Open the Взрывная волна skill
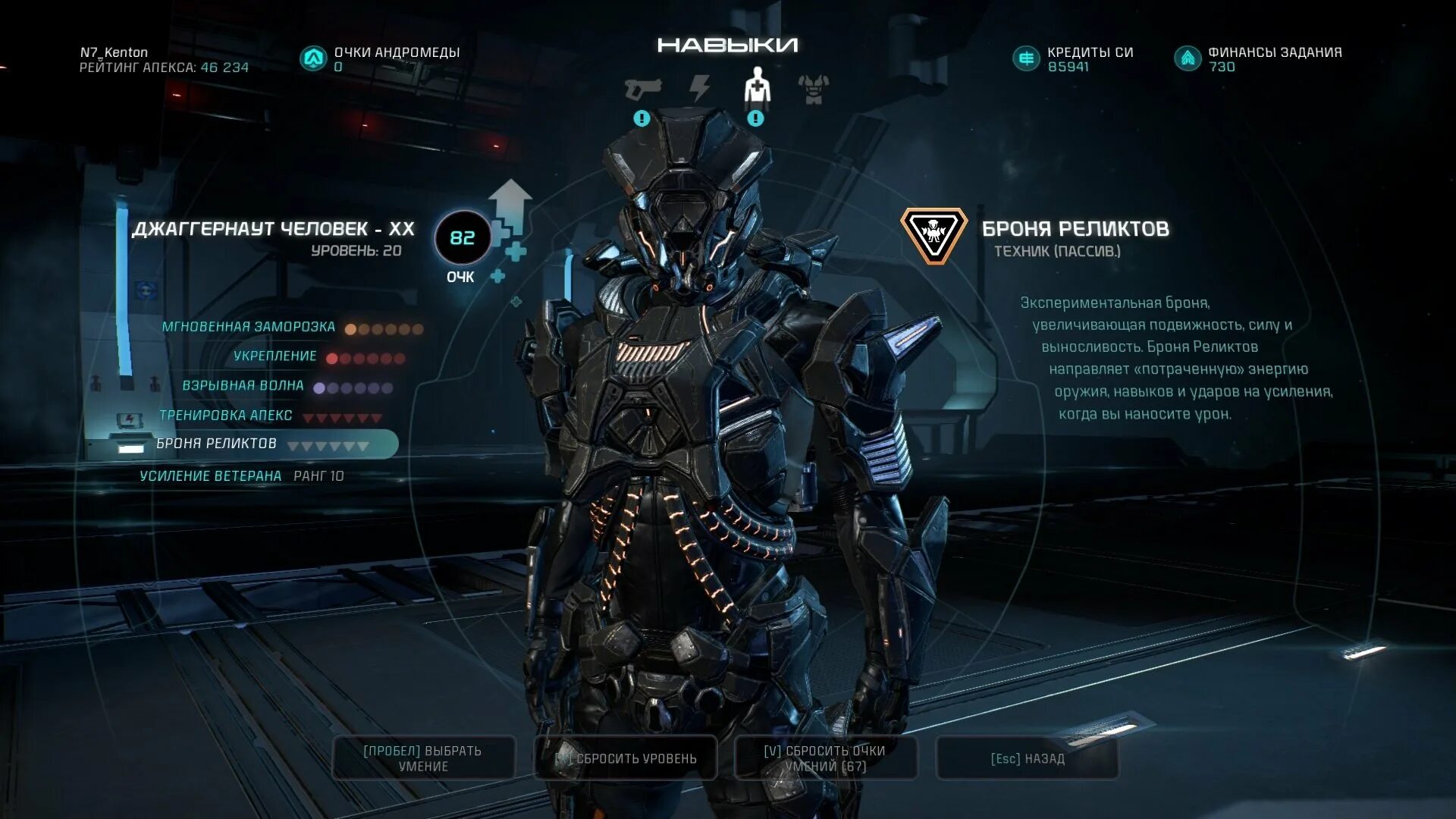This screenshot has width=1456, height=819. 243,386
